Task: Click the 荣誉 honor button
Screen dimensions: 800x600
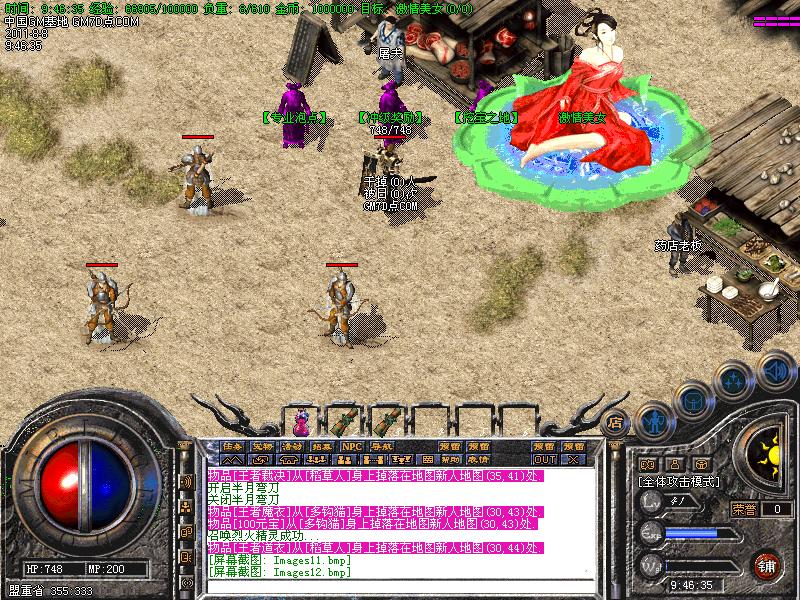Action: tap(744, 509)
